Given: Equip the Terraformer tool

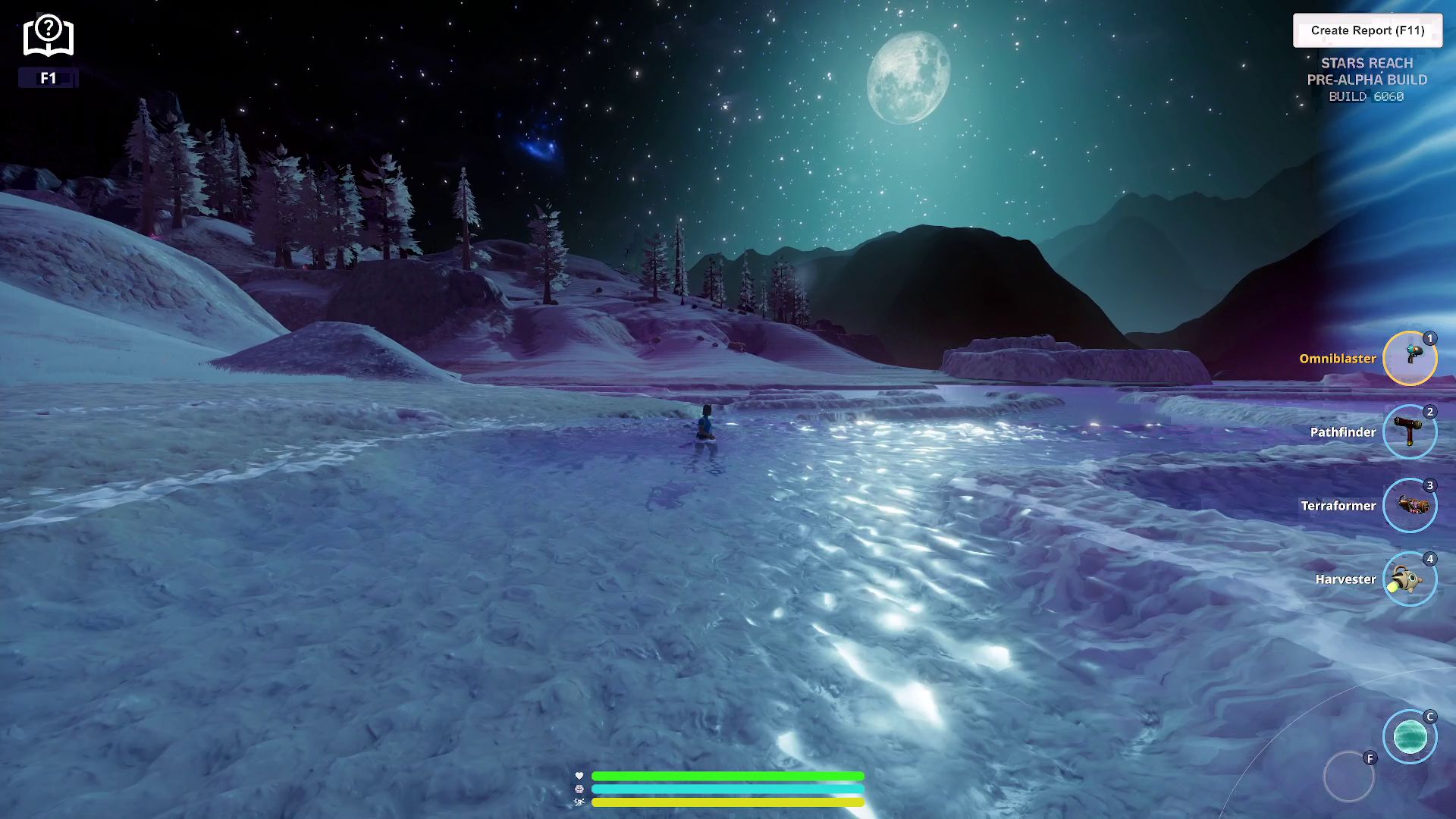Looking at the screenshot, I should (1410, 505).
